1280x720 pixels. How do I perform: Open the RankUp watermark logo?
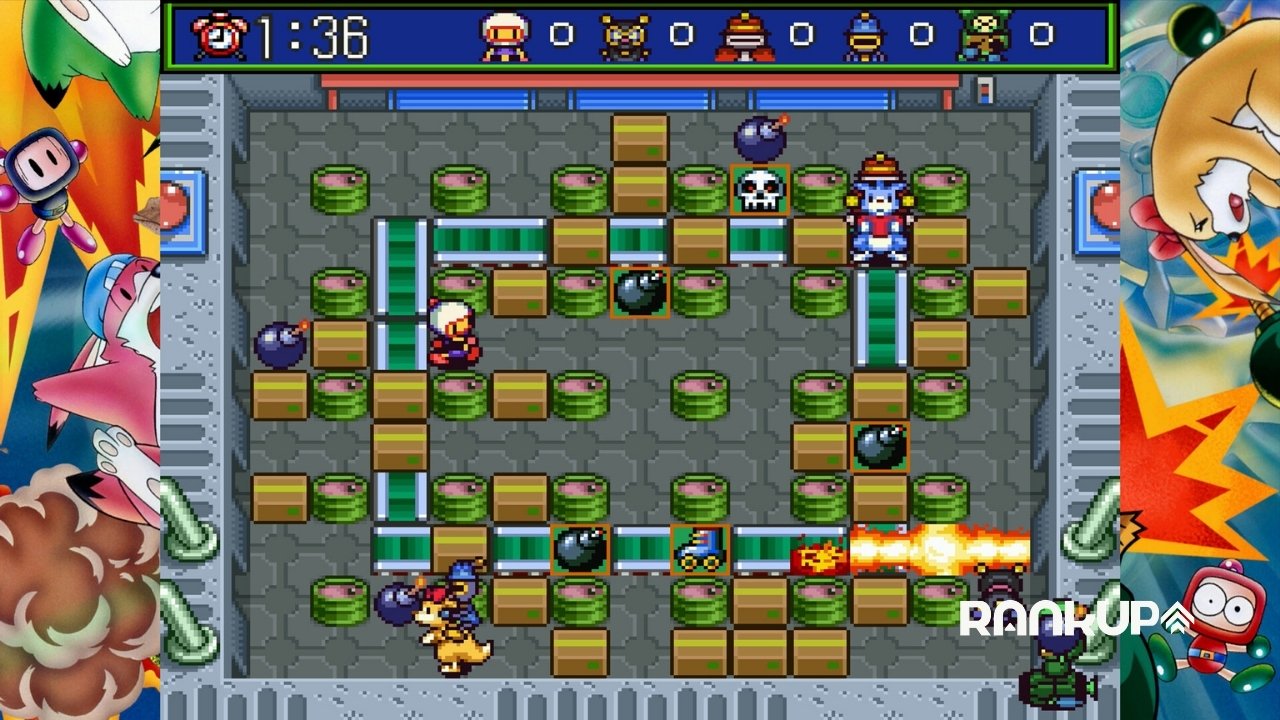(1075, 618)
